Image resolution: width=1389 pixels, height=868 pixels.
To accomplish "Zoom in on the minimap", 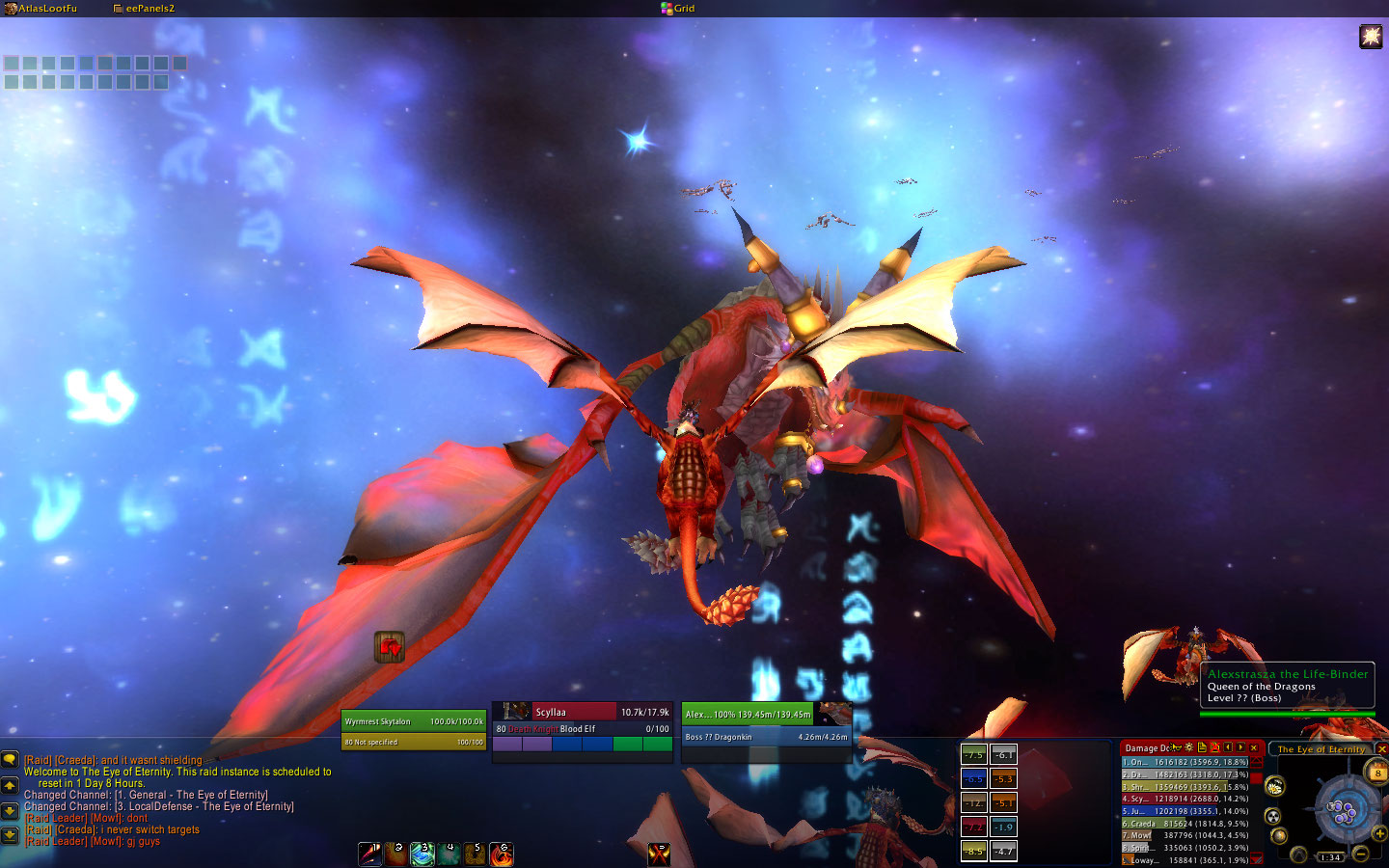I will point(1380,832).
